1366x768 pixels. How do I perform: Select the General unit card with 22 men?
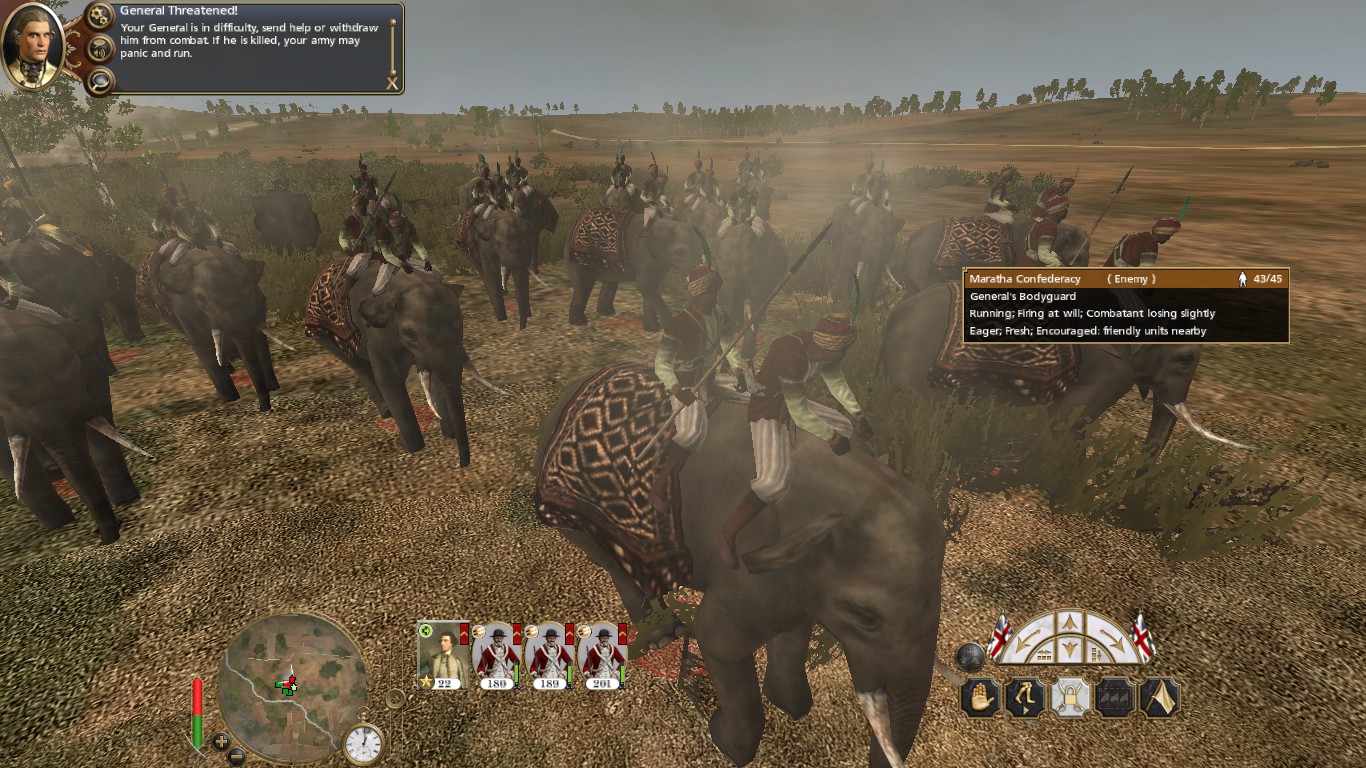442,655
